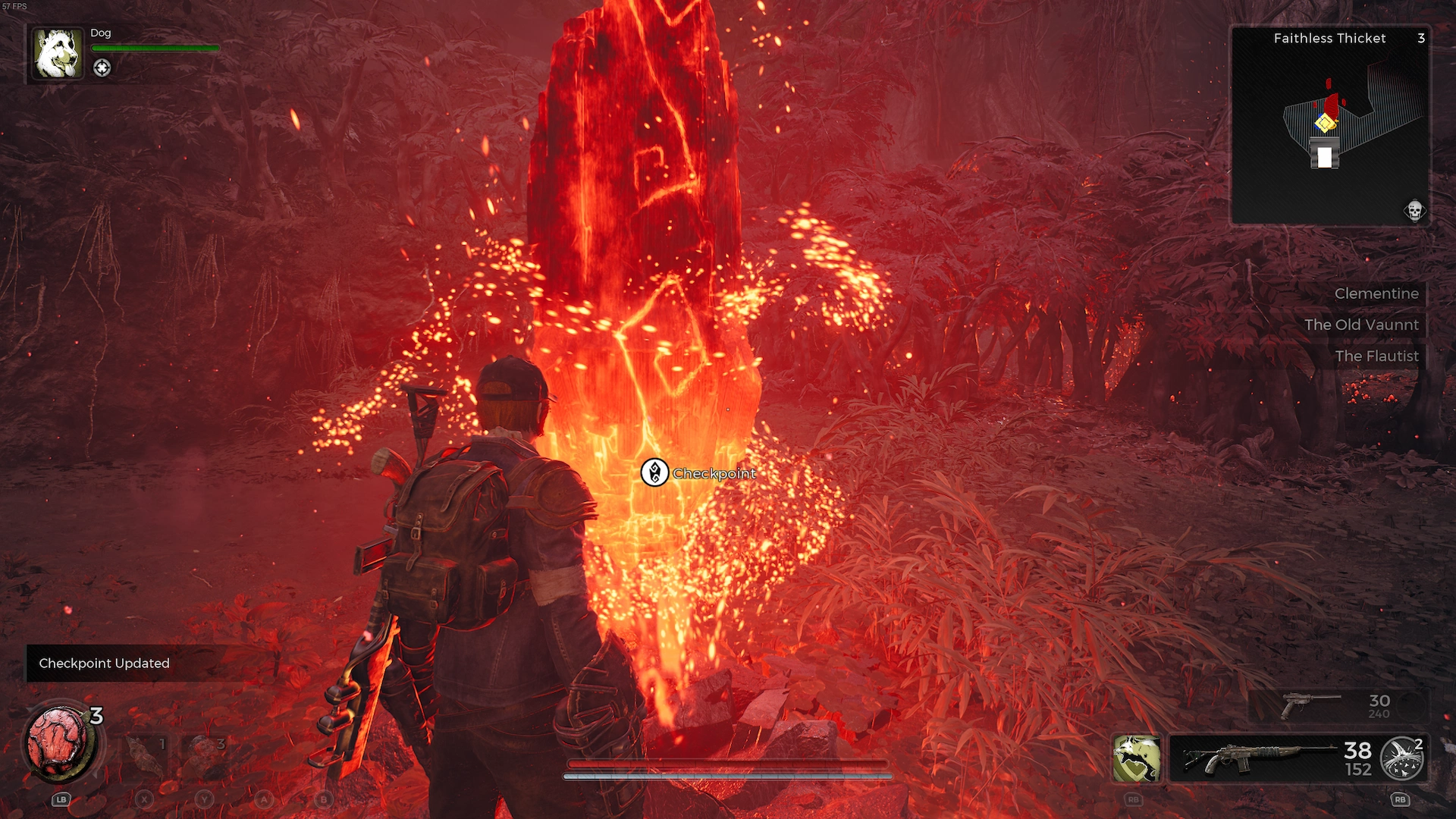This screenshot has width=1456, height=819.
Task: Select Clementine in the player list
Action: 1376,293
